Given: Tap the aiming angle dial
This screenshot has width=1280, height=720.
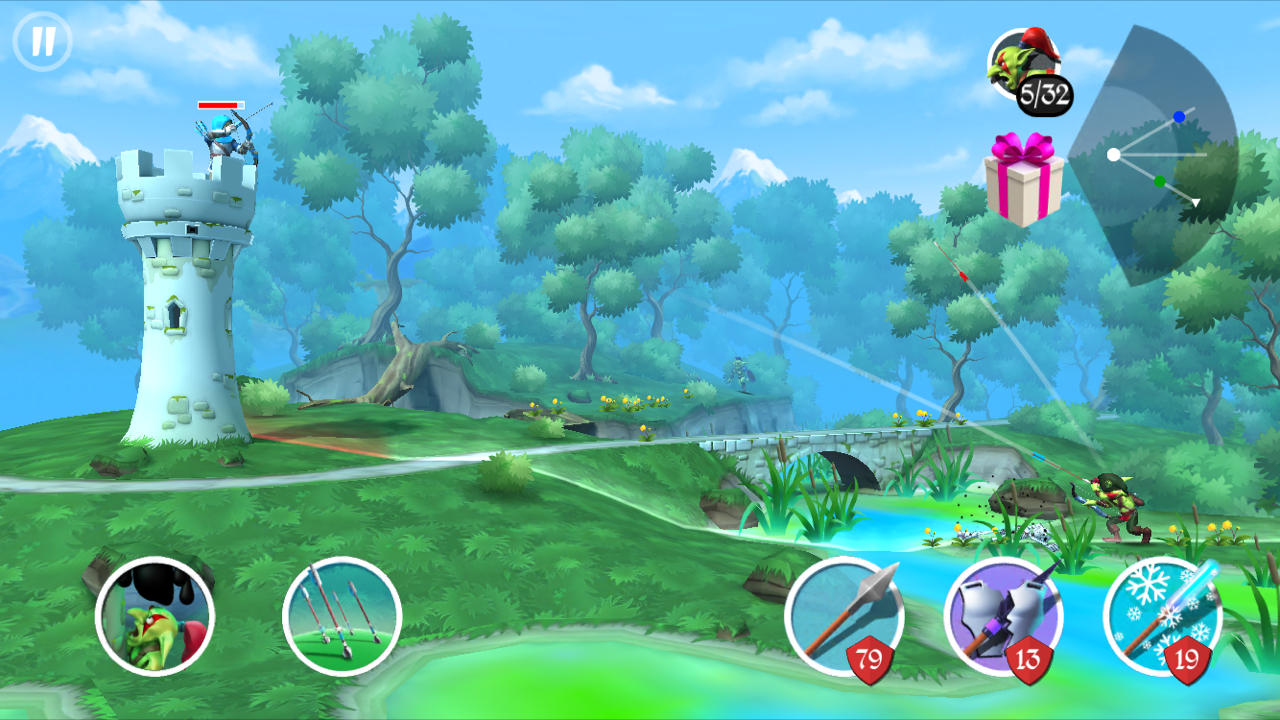Looking at the screenshot, I should coord(1160,155).
